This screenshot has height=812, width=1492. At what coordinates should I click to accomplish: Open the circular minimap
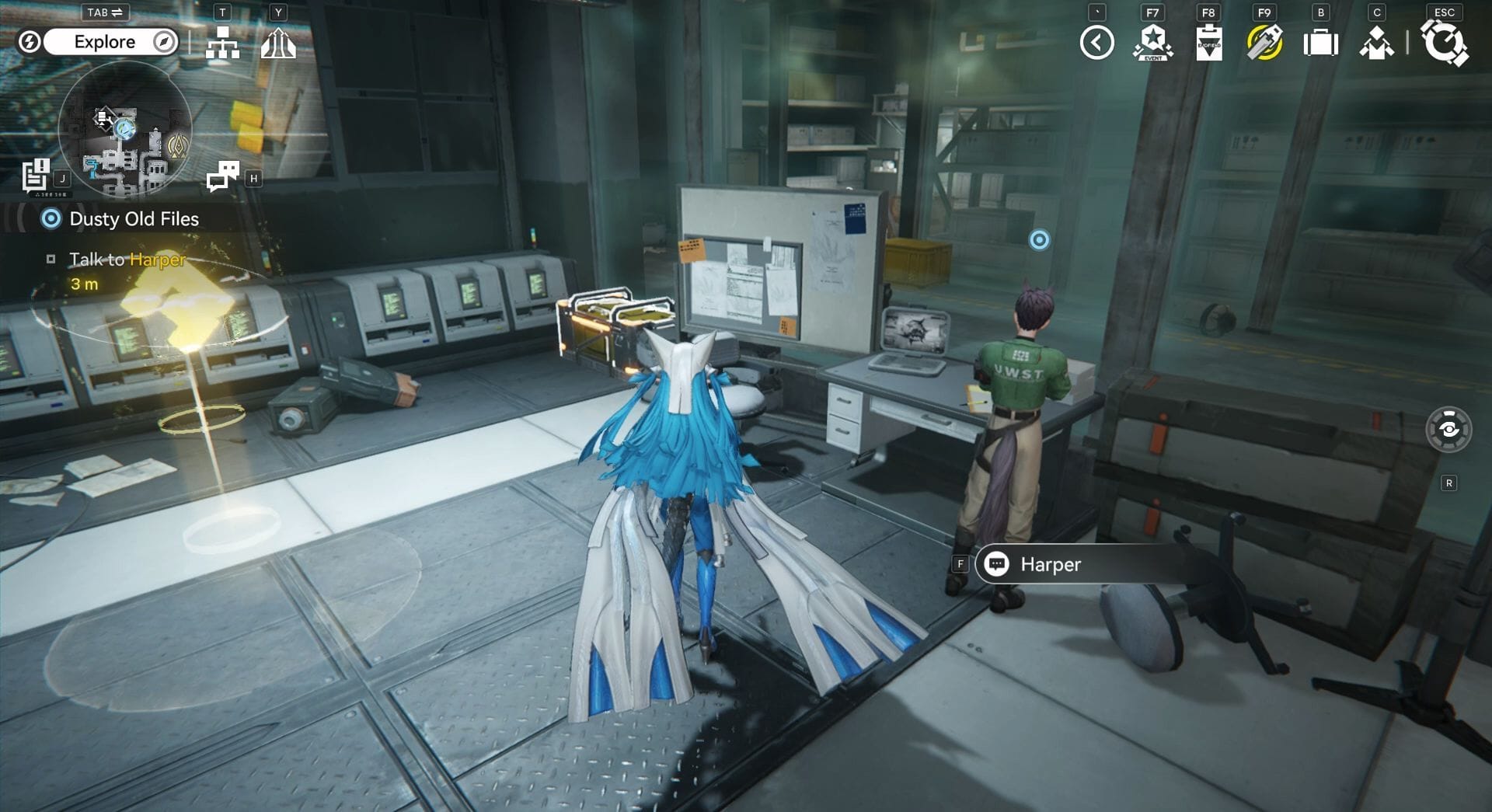tap(125, 129)
